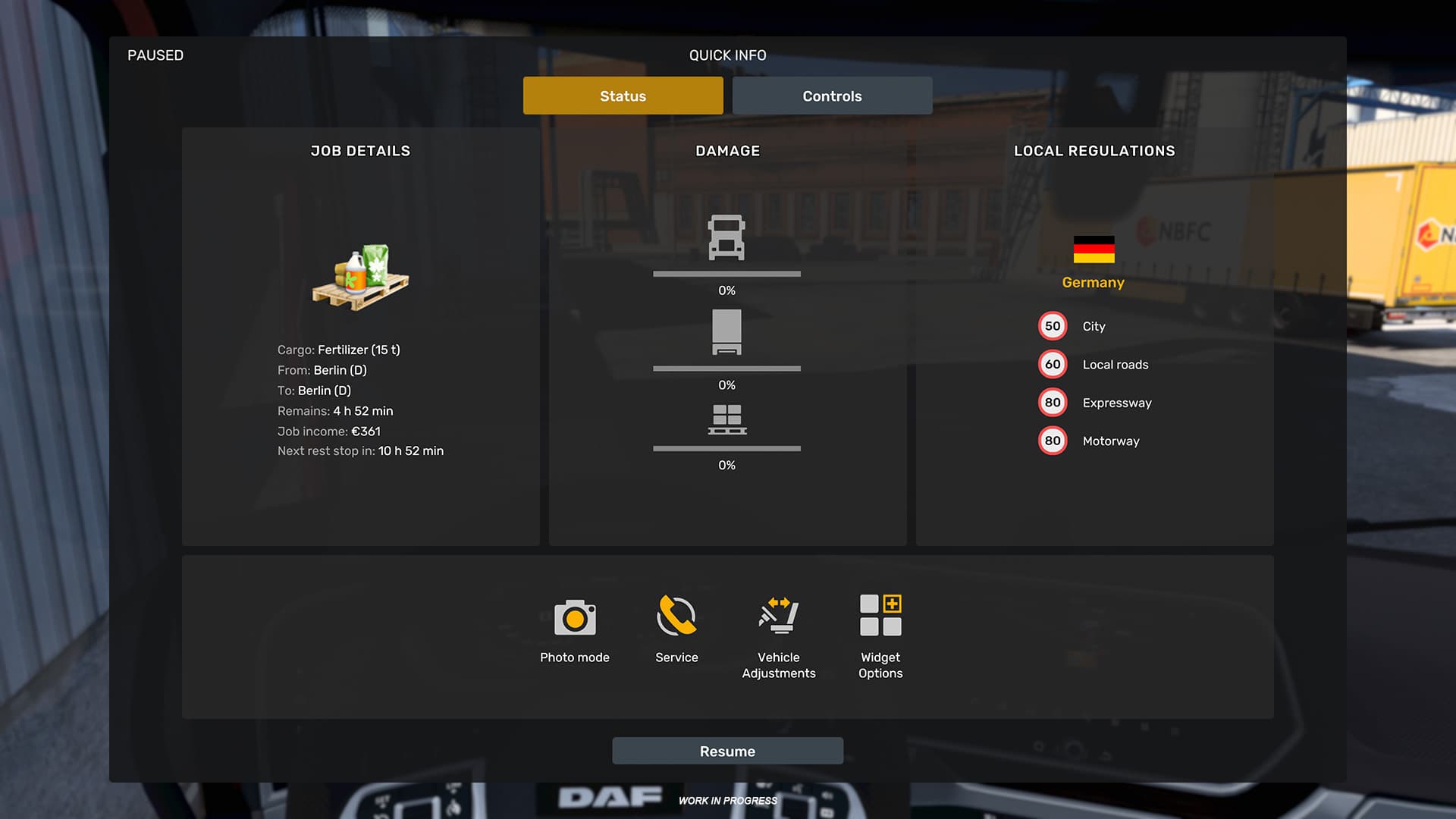This screenshot has width=1456, height=819.
Task: Open Widget Options
Action: click(880, 614)
